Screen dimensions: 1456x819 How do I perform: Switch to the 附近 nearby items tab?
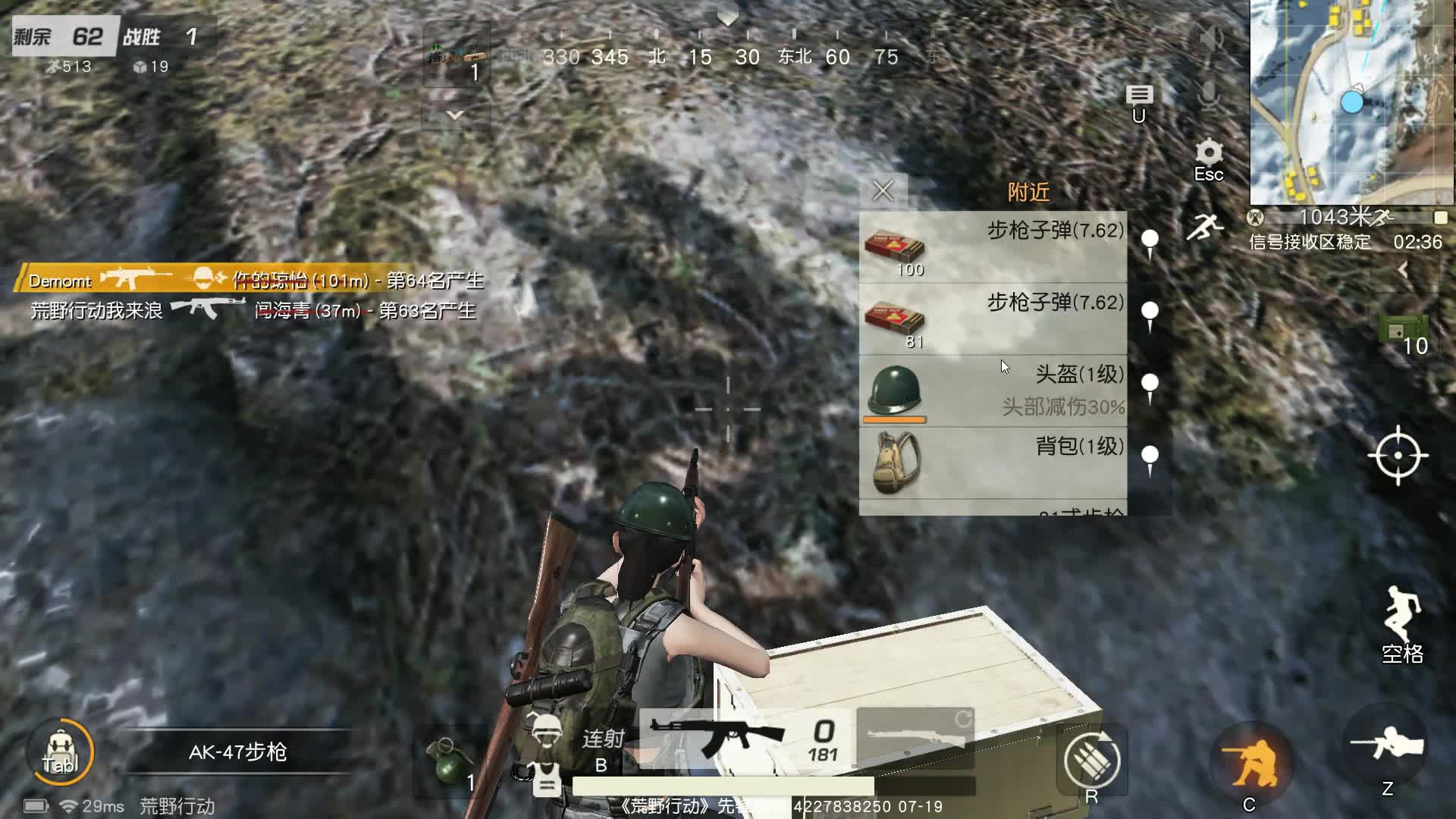[1028, 192]
